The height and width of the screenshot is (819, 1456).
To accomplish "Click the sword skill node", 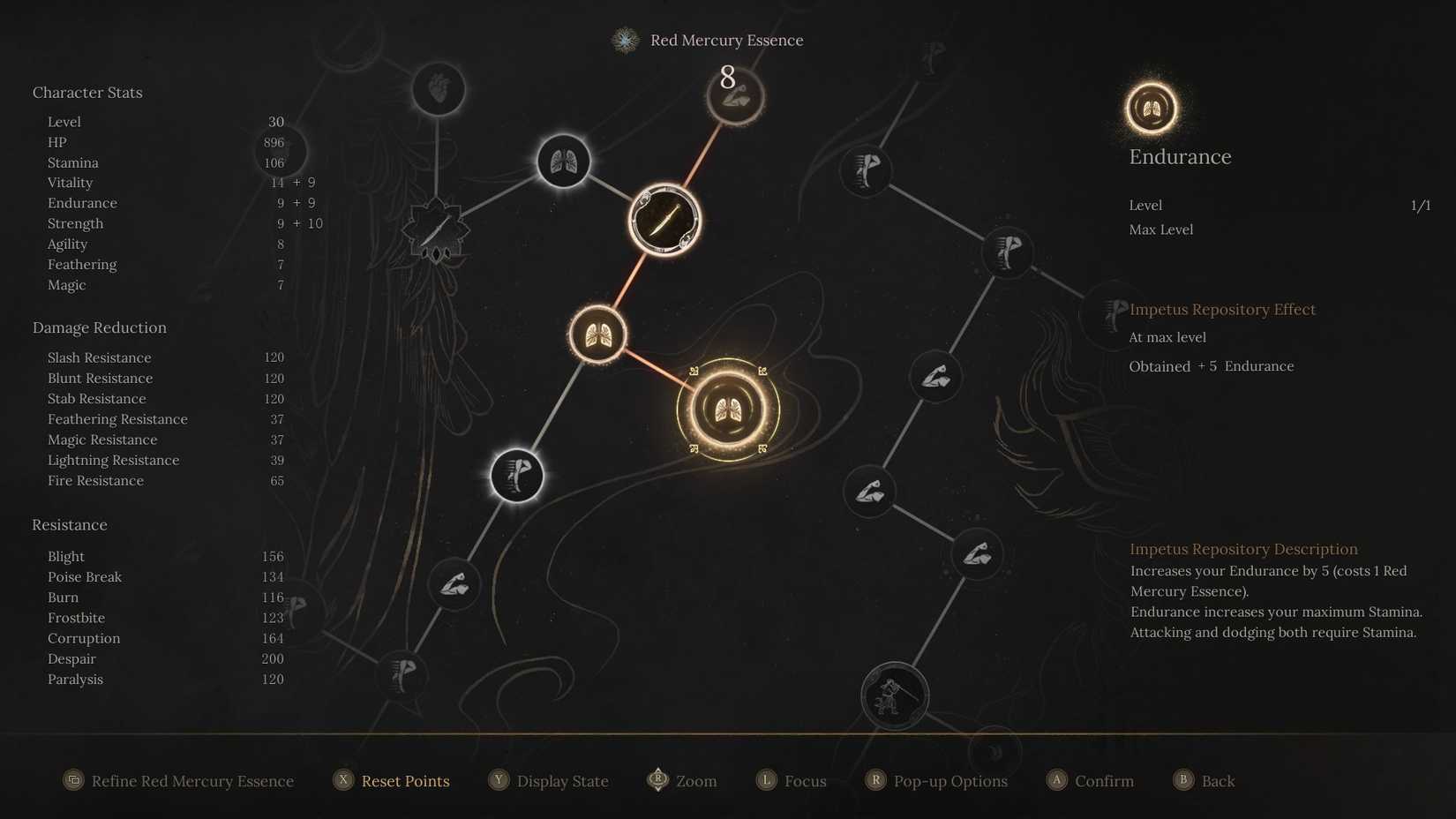I will pyautogui.click(x=664, y=219).
